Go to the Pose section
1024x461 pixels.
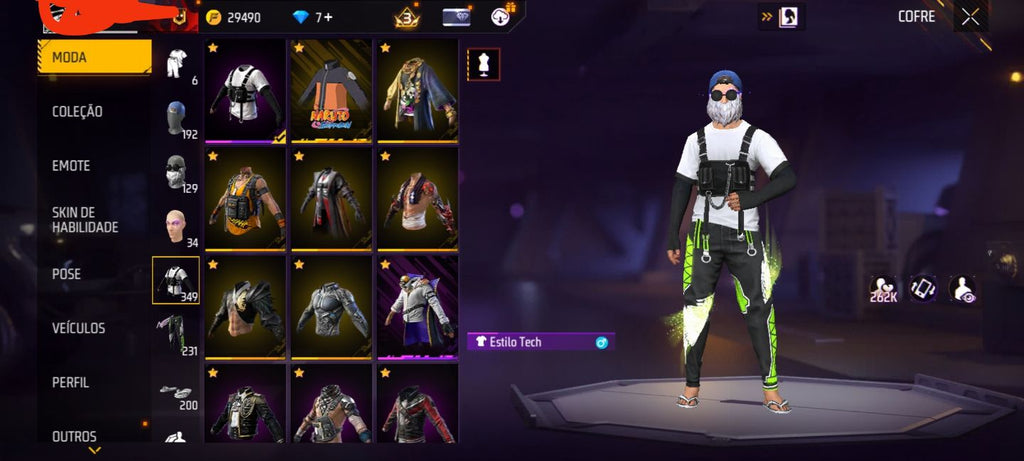[x=67, y=274]
